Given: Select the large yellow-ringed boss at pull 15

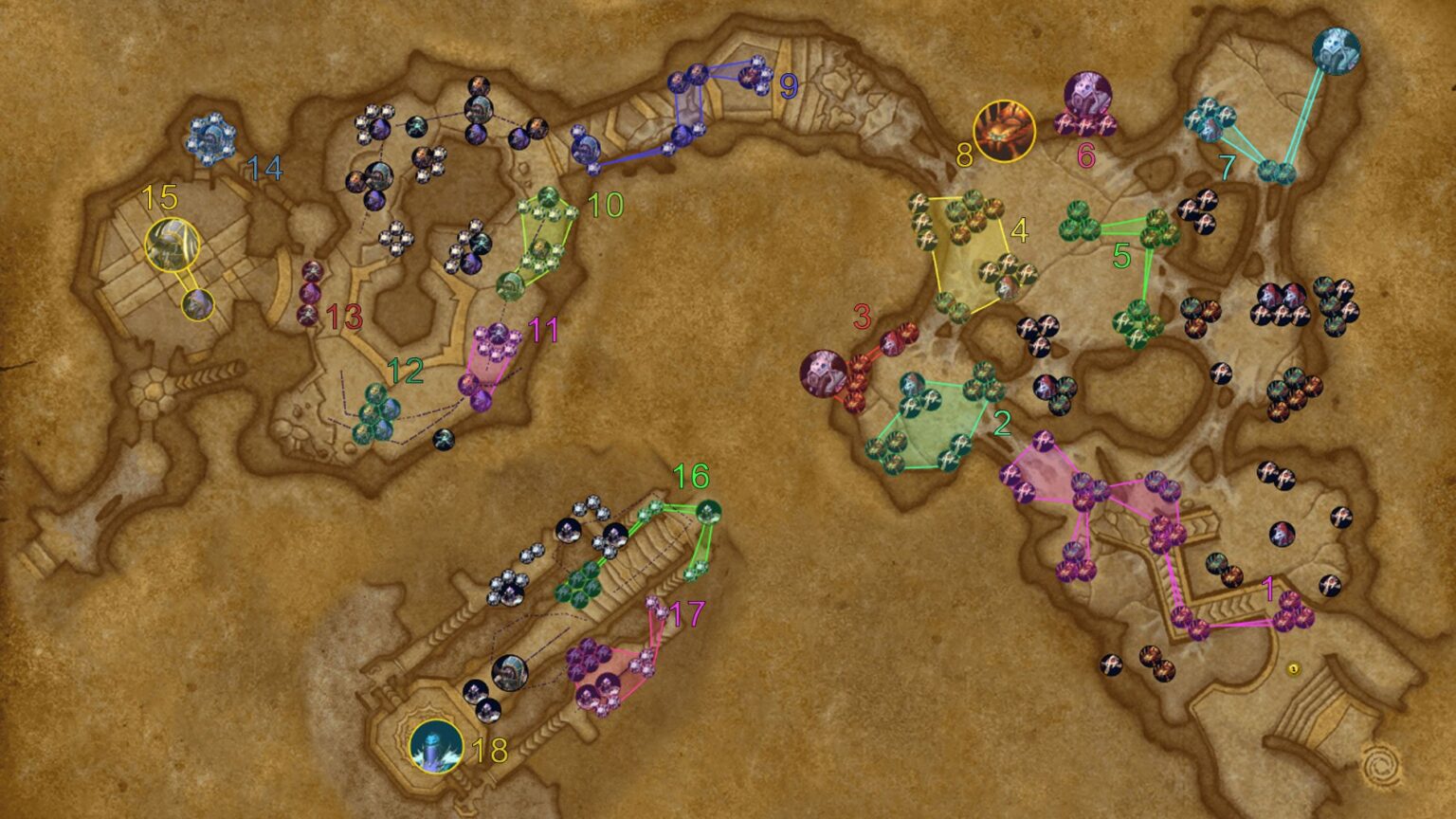Looking at the screenshot, I should click(172, 245).
